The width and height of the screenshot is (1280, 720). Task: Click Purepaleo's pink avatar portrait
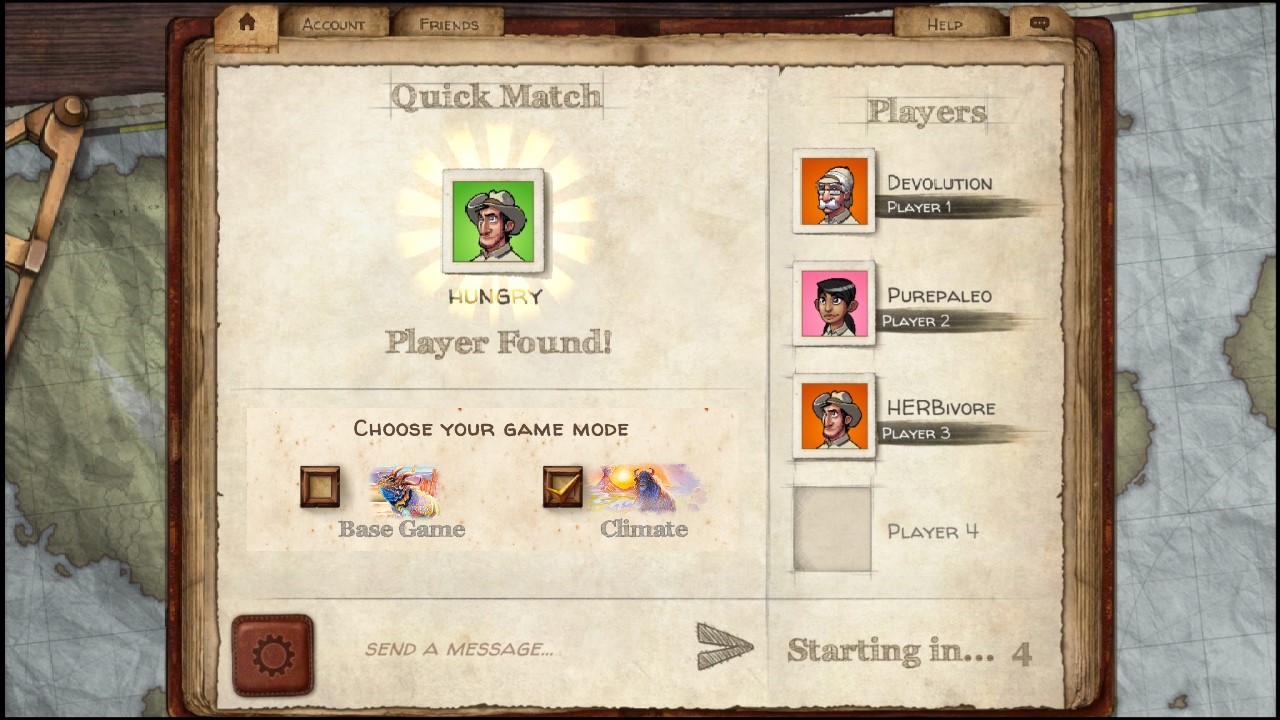[x=832, y=304]
